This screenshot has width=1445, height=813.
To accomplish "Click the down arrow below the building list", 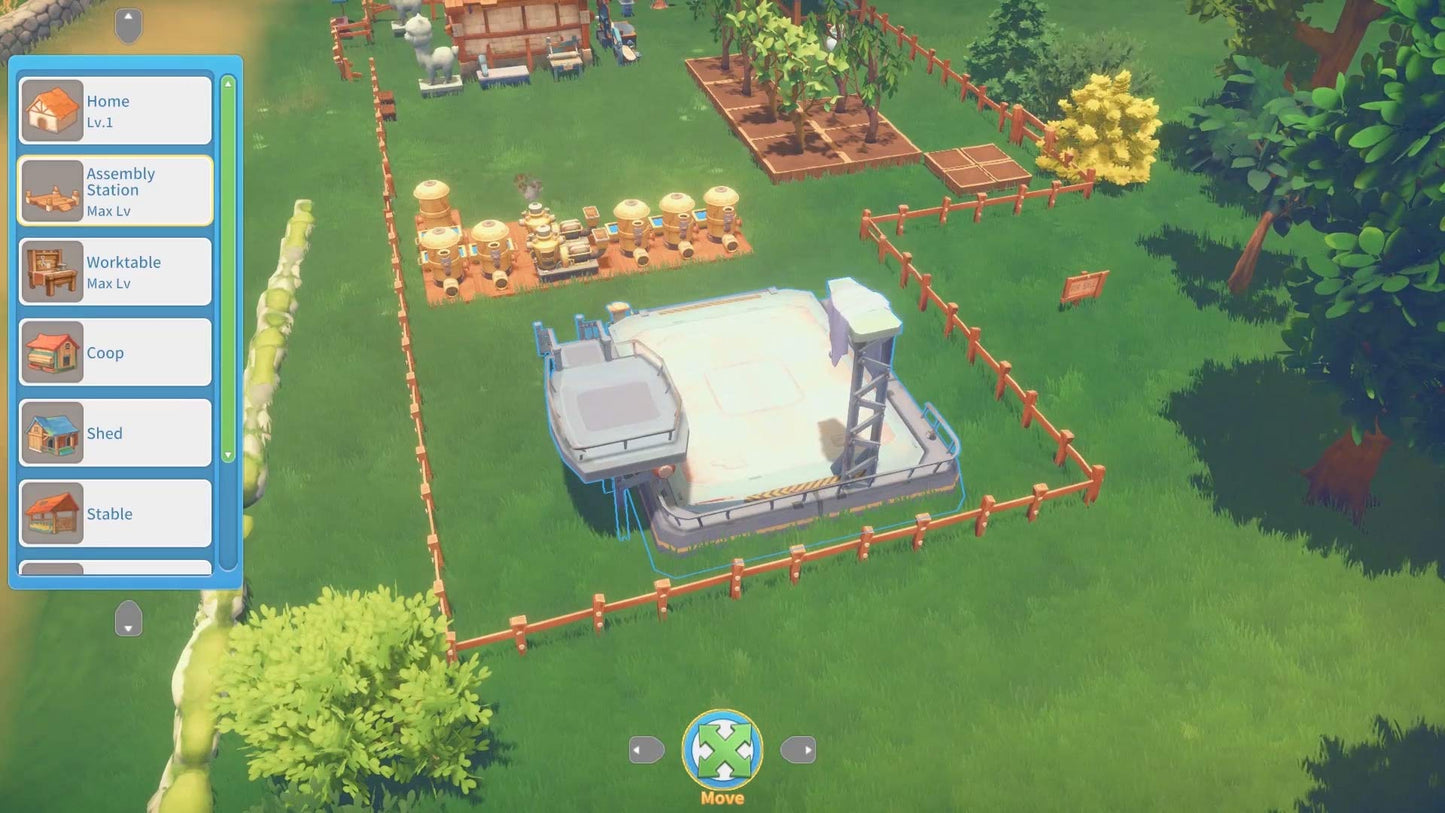I will (128, 620).
